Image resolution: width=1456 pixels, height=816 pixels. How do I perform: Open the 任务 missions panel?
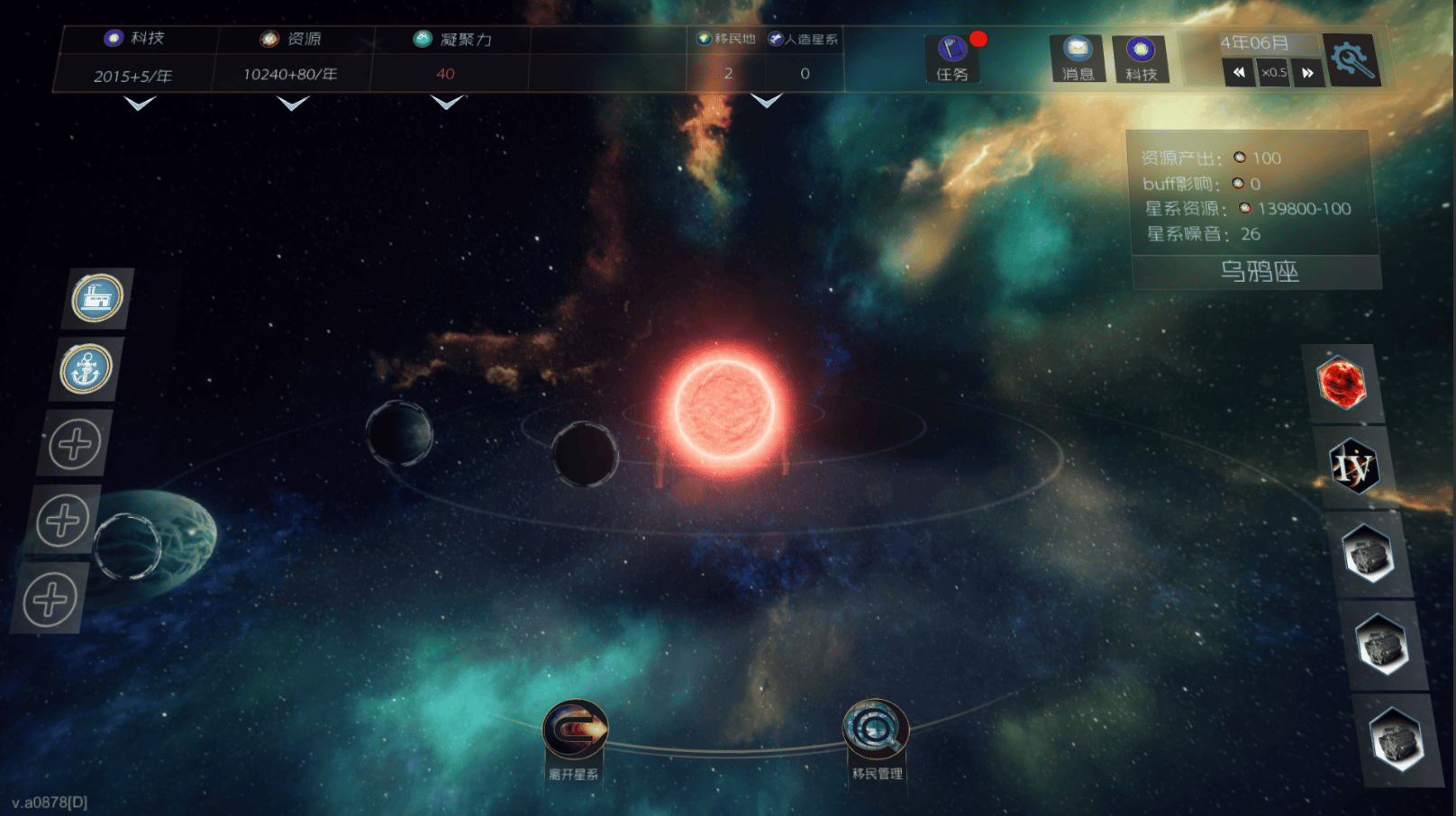(x=951, y=59)
